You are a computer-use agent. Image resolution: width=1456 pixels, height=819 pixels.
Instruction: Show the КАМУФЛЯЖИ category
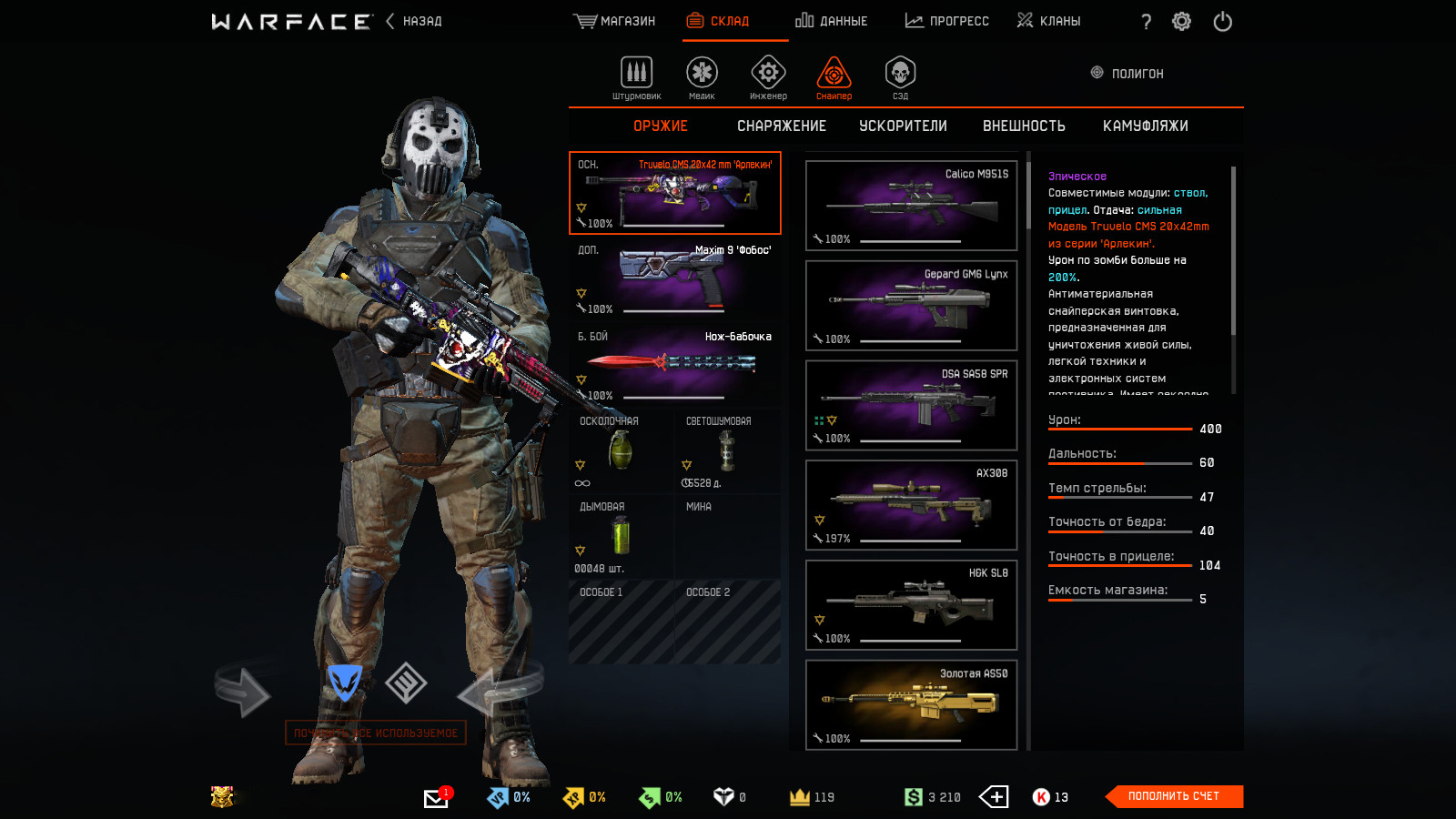point(1145,126)
